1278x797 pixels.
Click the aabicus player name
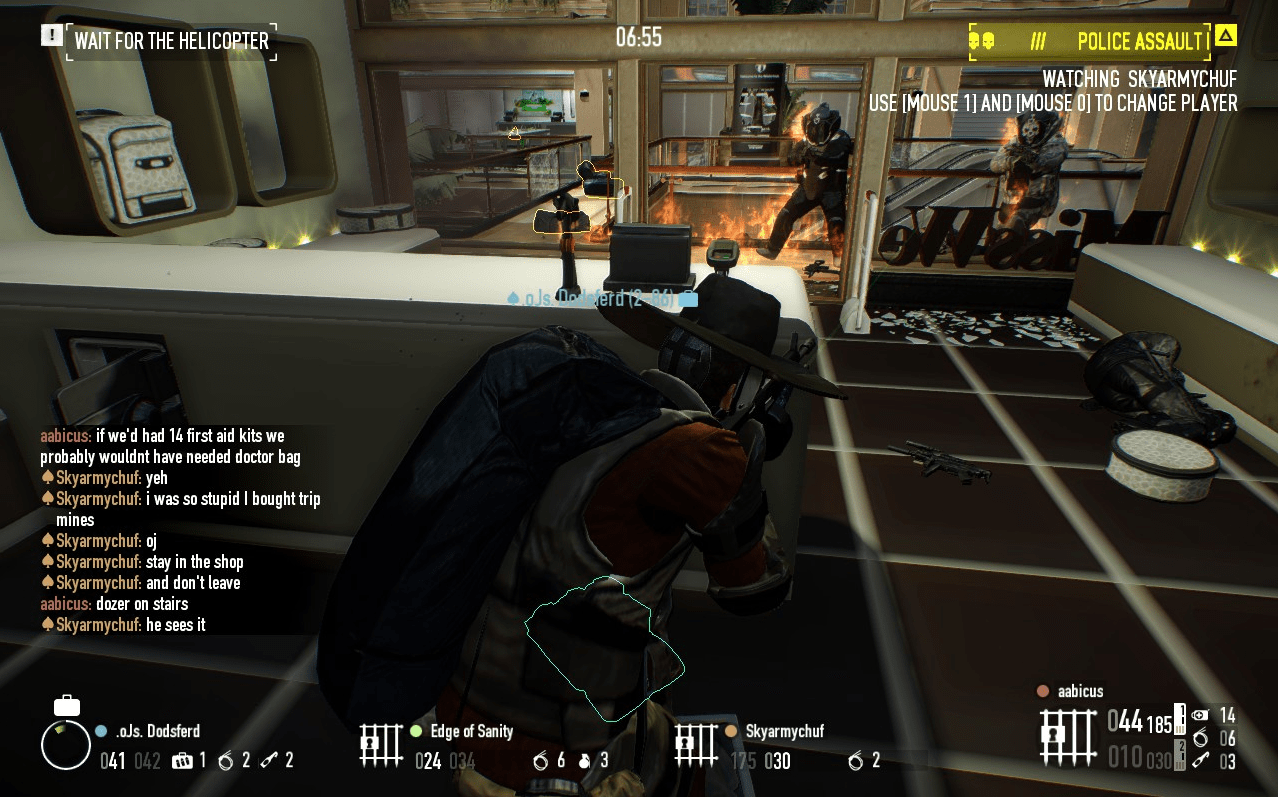click(x=1080, y=691)
